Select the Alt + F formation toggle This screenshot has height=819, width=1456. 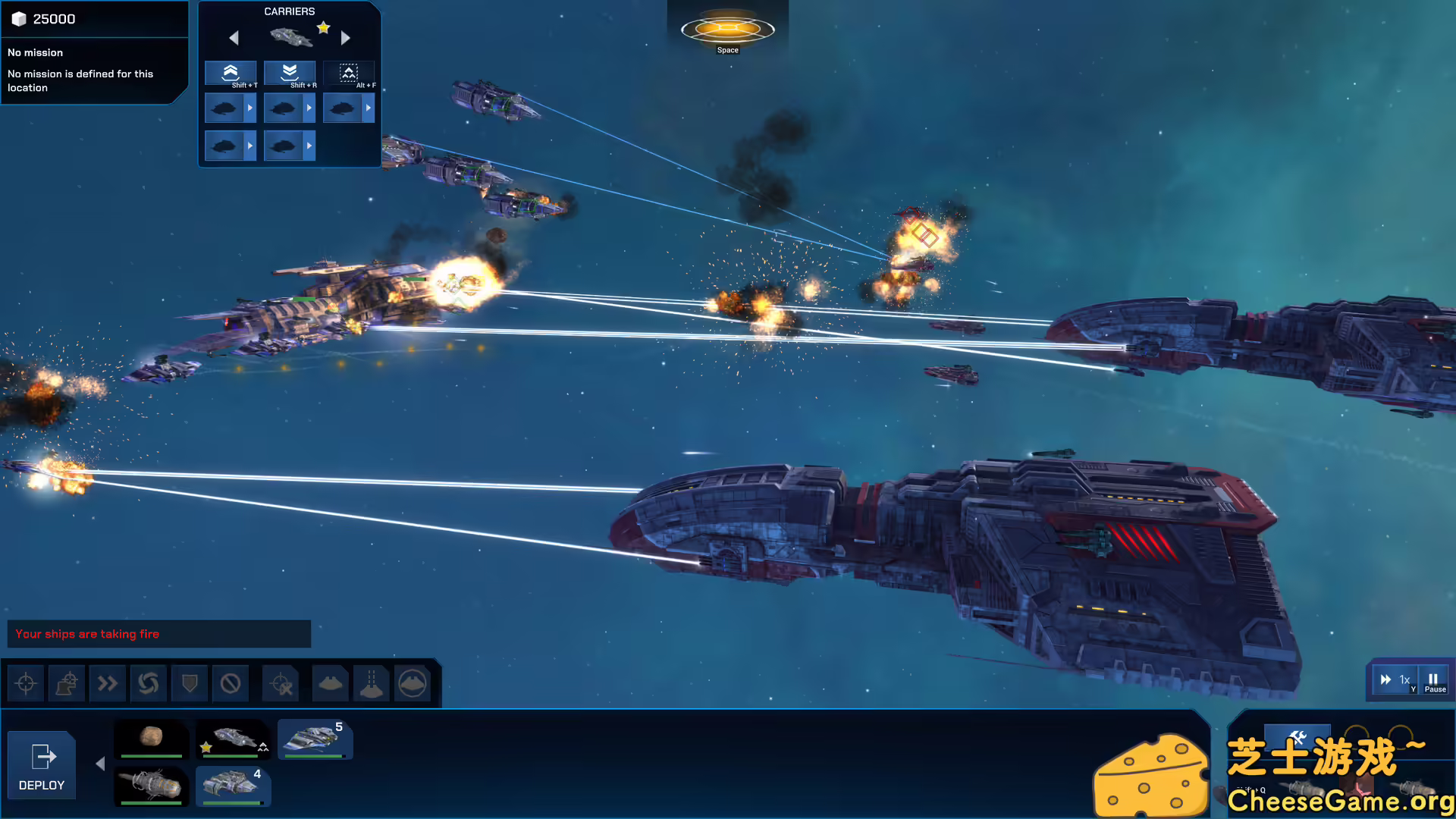click(x=349, y=73)
